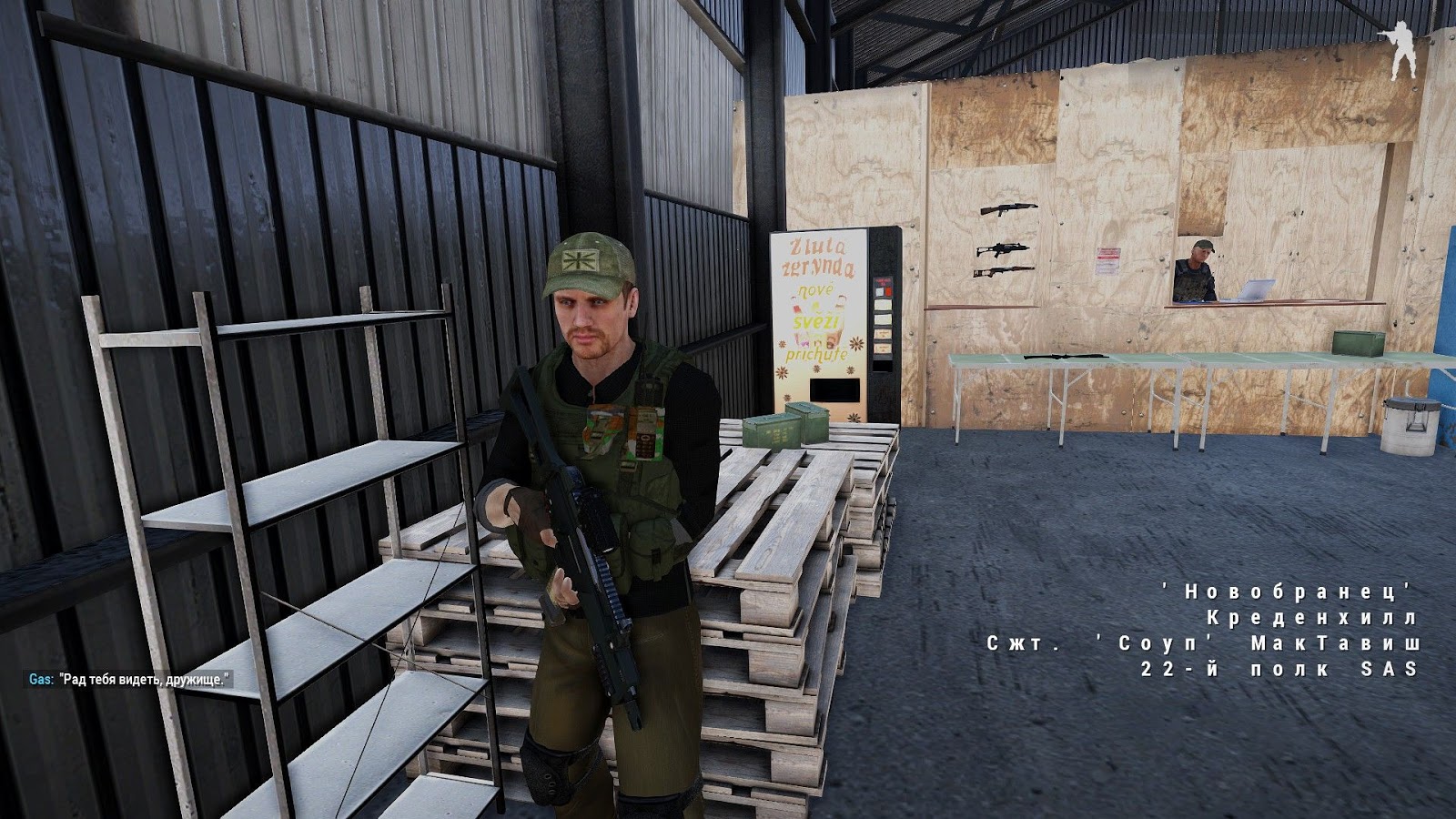Click the red warning poster on the plywood wall
Screen dimensions: 1456x819
click(x=1108, y=262)
